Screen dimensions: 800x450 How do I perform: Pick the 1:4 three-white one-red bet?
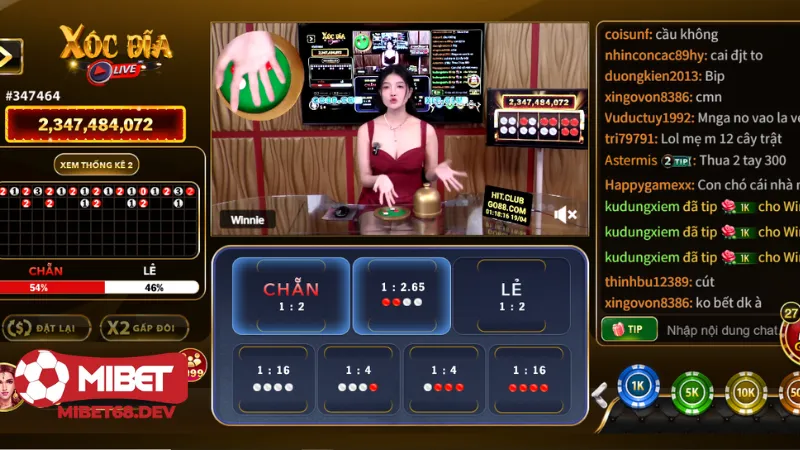click(x=358, y=378)
